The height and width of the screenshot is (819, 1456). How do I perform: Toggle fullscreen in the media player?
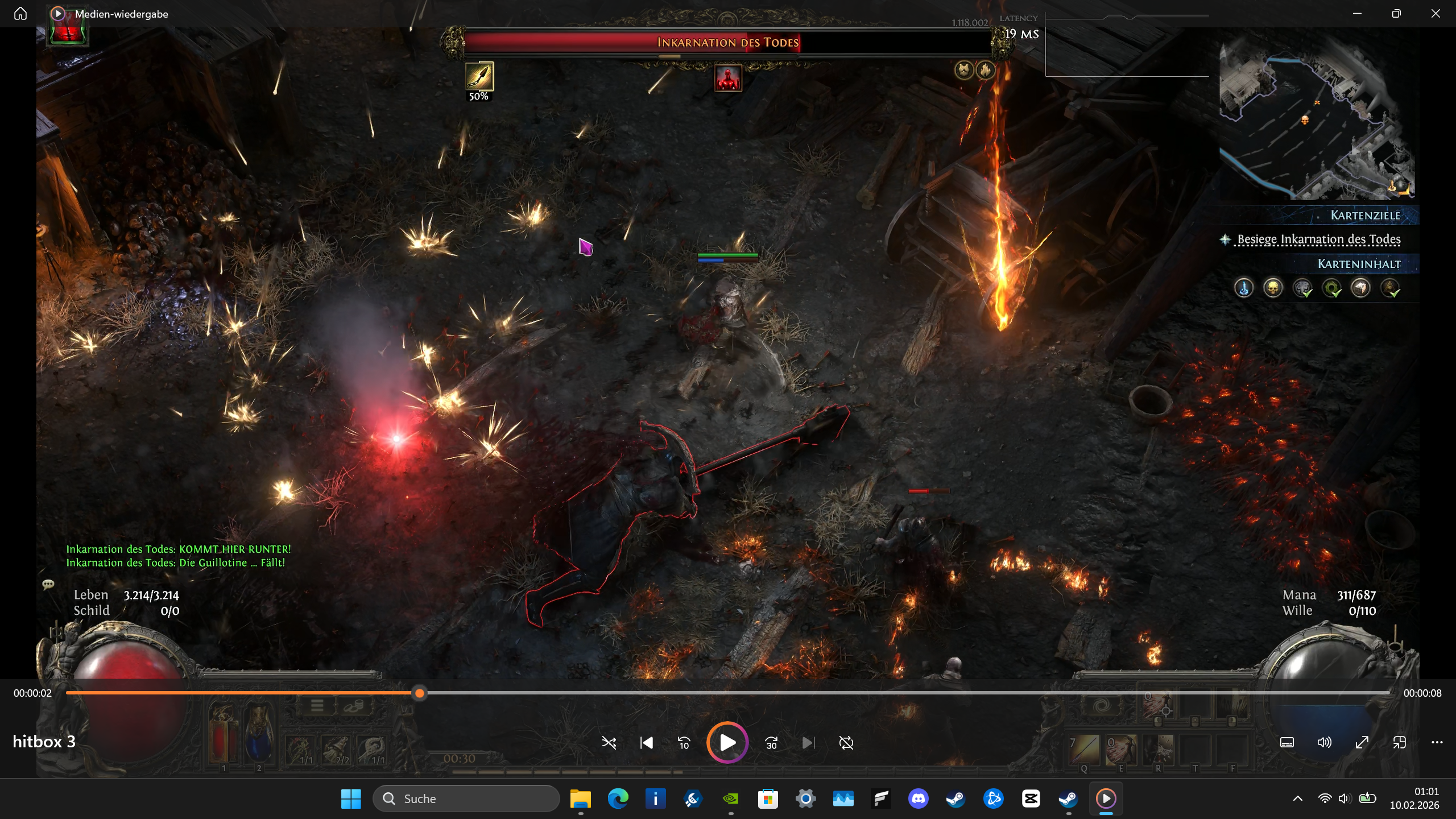(x=1362, y=742)
